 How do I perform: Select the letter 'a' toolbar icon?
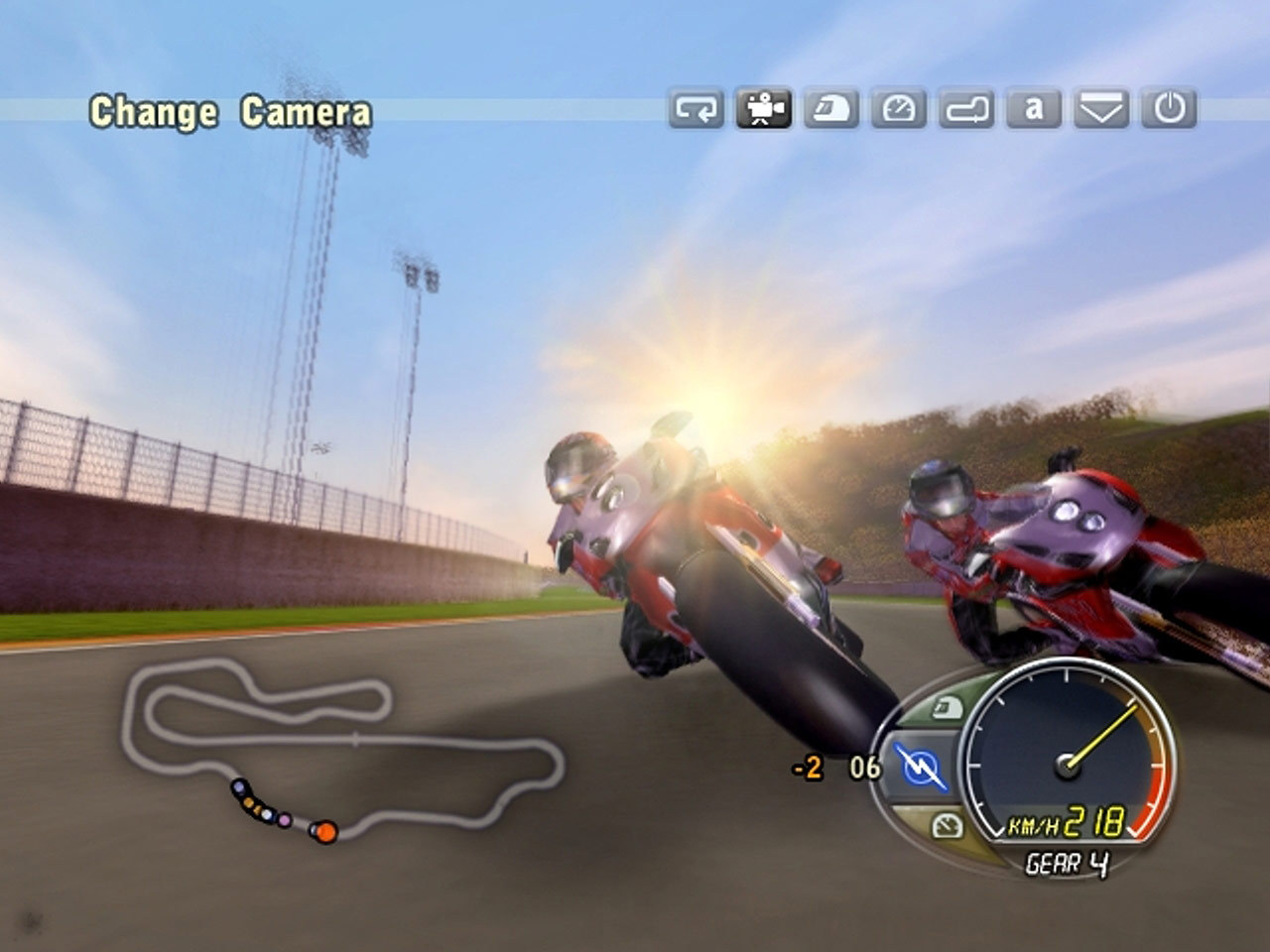pos(1032,112)
